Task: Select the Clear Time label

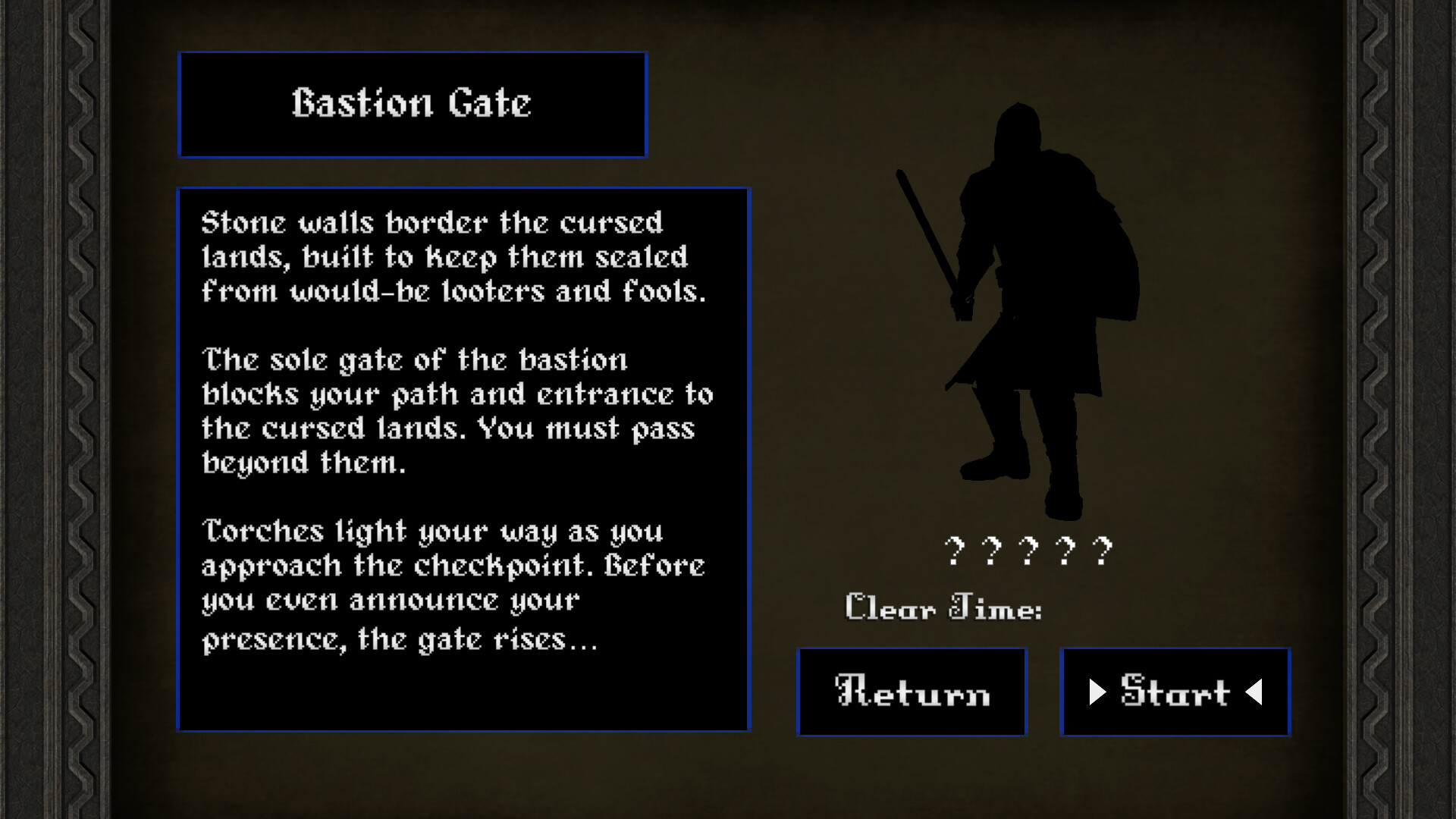Action: coord(943,607)
